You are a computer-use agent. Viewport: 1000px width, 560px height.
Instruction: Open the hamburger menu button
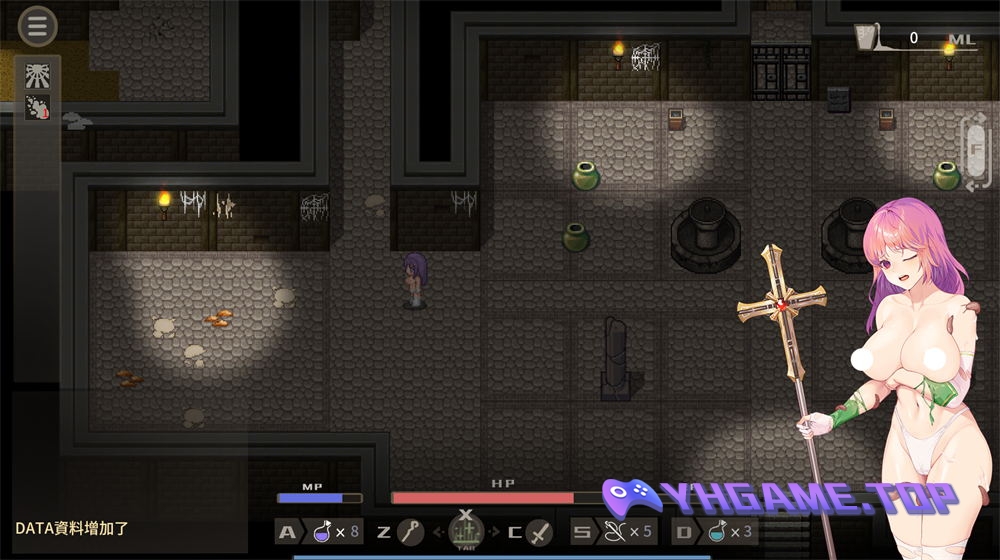37,27
